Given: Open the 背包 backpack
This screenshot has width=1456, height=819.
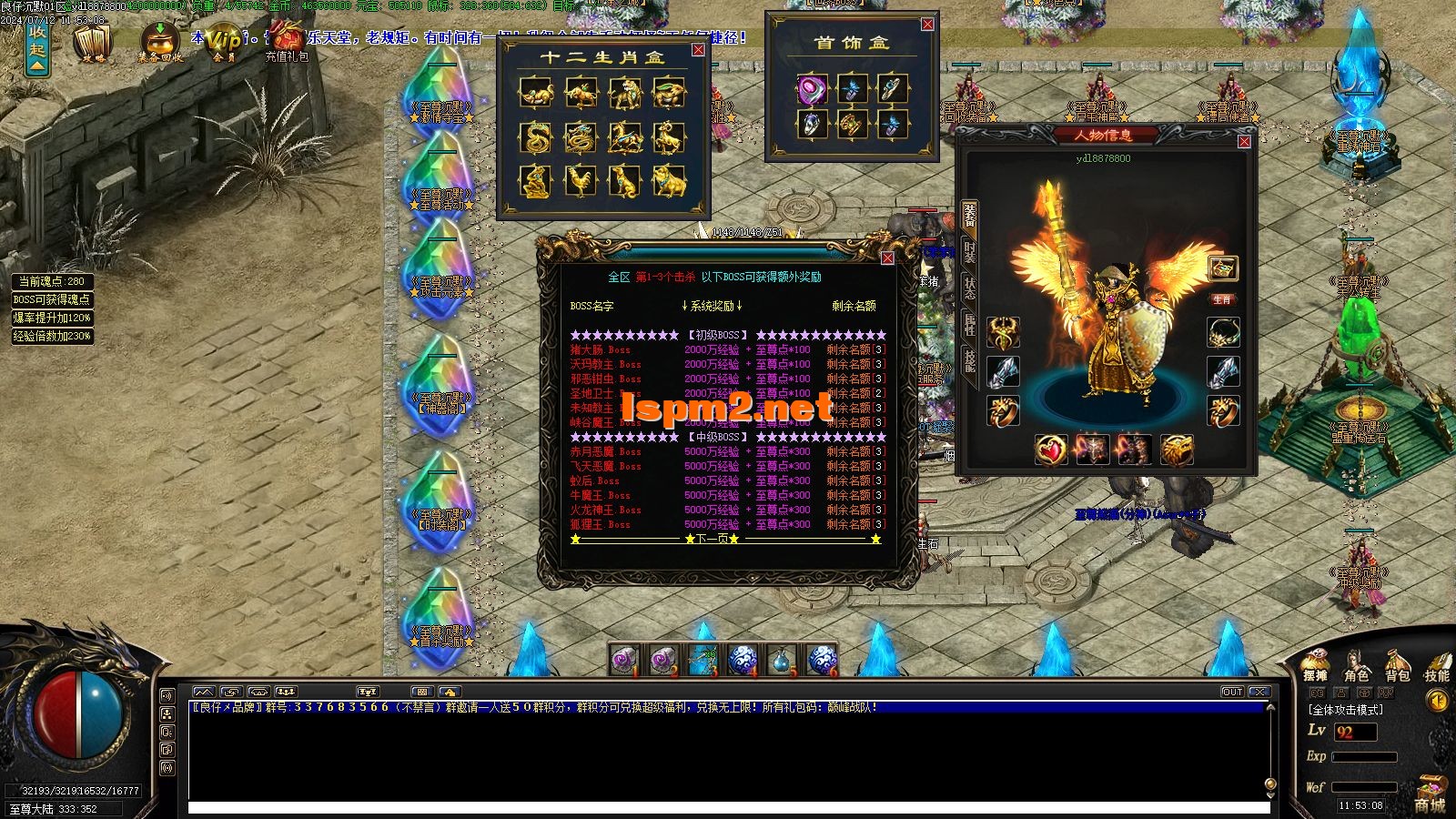Looking at the screenshot, I should click(x=1398, y=667).
